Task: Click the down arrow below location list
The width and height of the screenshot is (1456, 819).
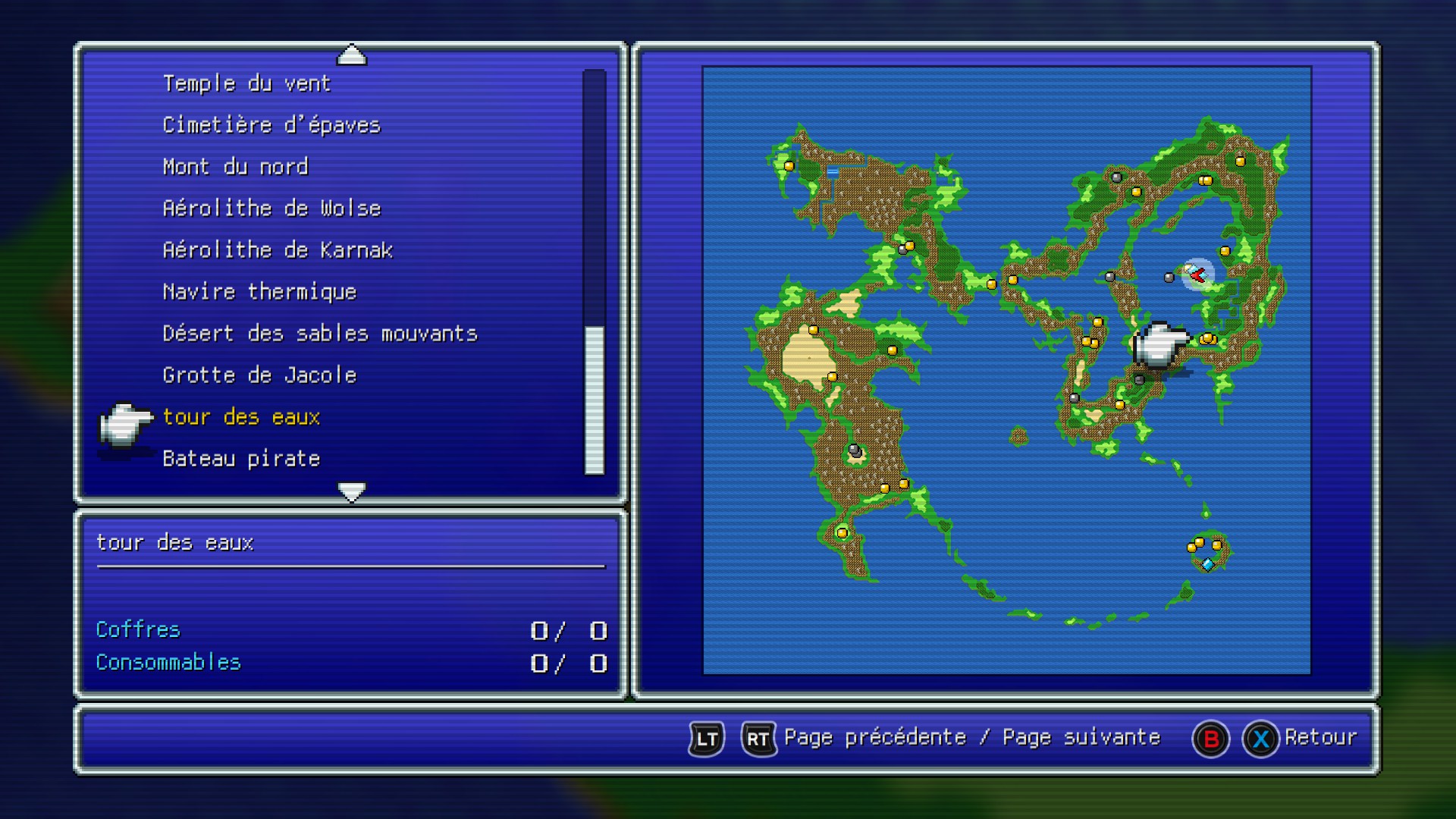Action: pyautogui.click(x=351, y=491)
